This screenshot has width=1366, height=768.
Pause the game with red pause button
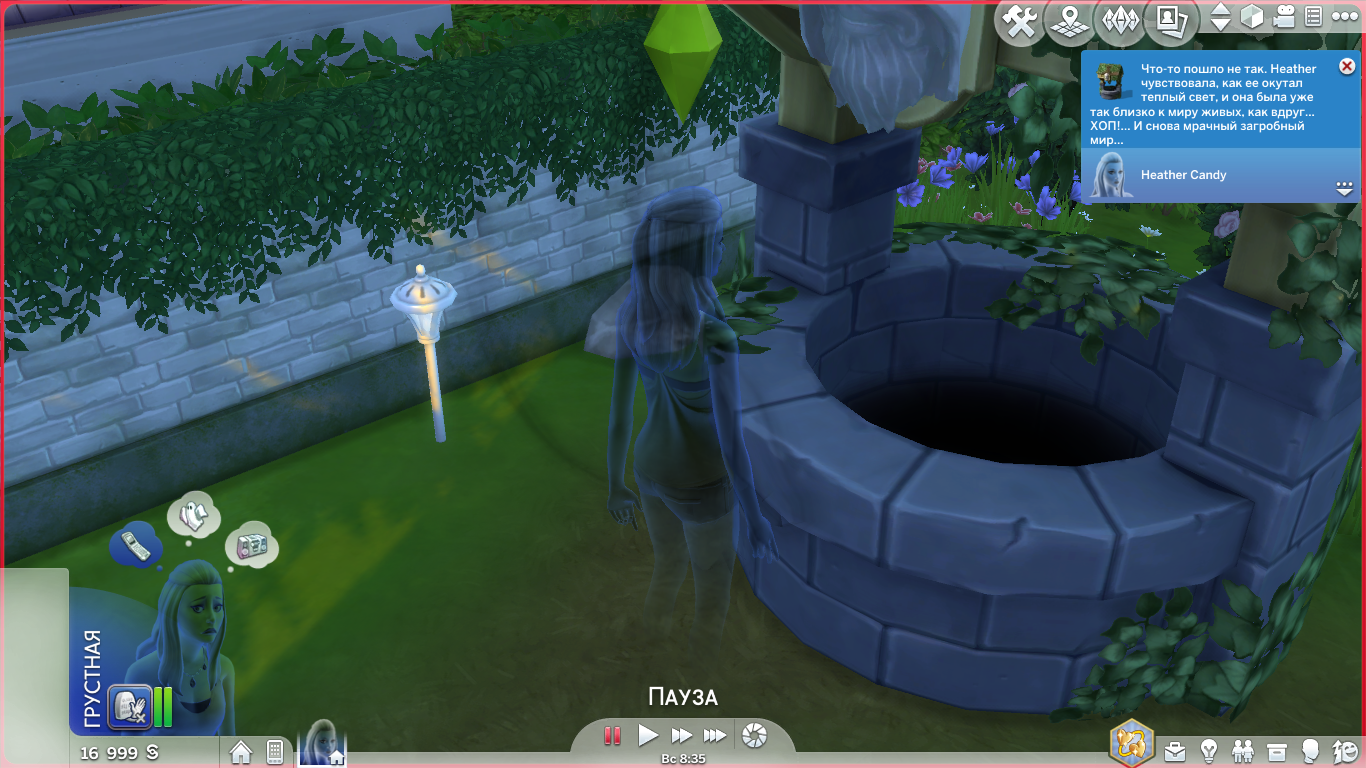point(613,736)
